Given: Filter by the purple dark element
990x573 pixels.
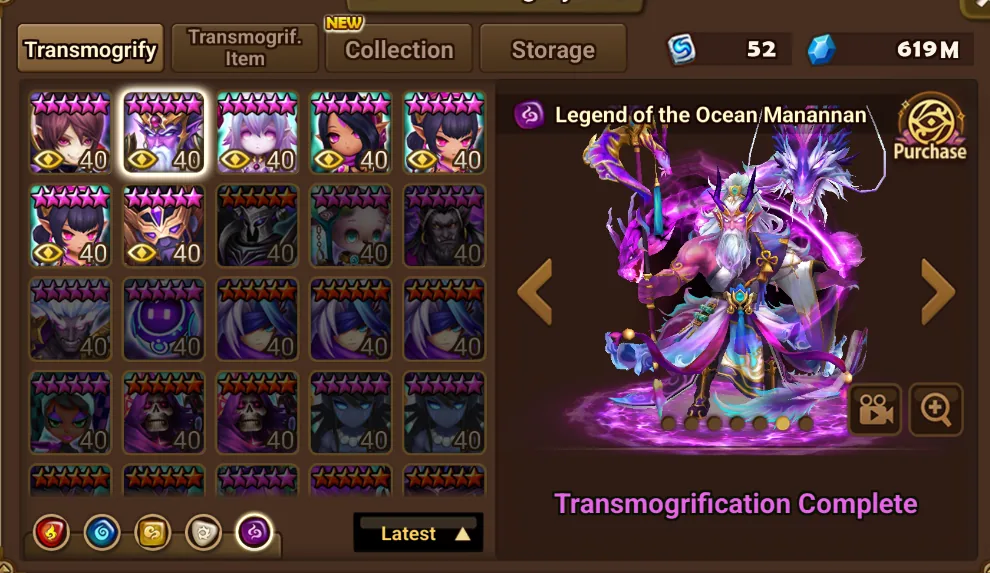Looking at the screenshot, I should [x=256, y=533].
